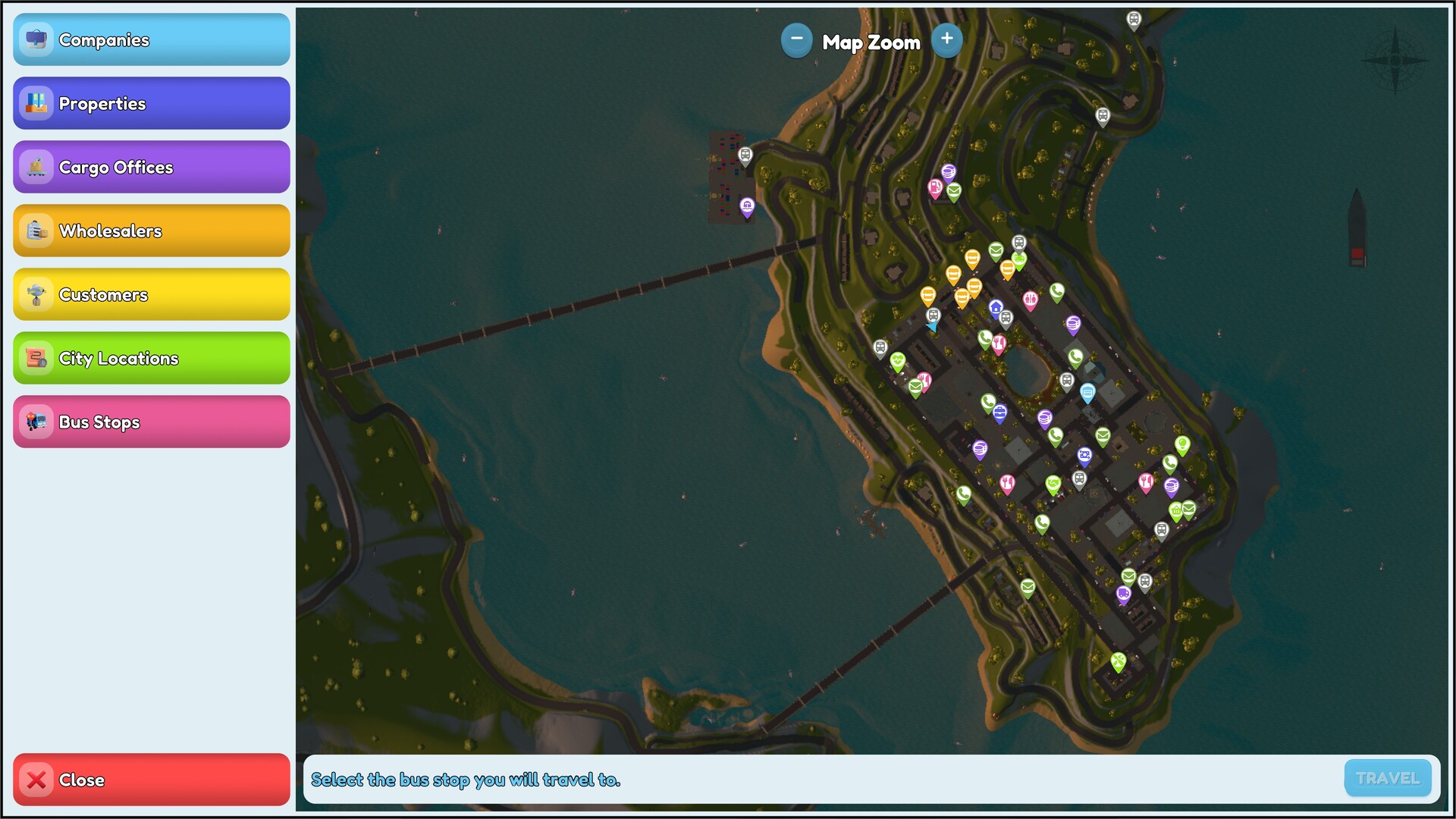The width and height of the screenshot is (1456, 819).
Task: Click the blue money-exchange pin mid-city
Action: coord(1084,455)
